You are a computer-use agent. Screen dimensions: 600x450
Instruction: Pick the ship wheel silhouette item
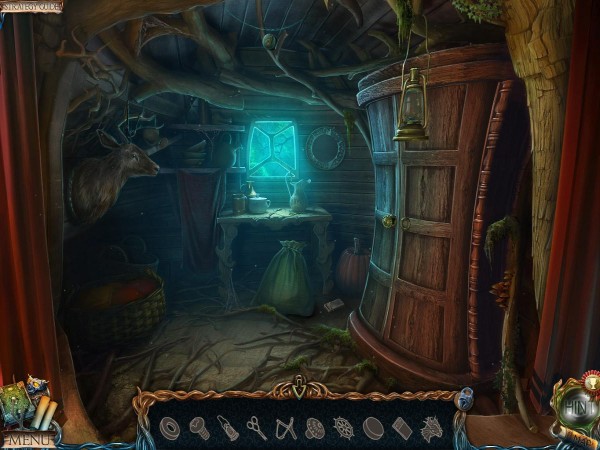point(344,428)
